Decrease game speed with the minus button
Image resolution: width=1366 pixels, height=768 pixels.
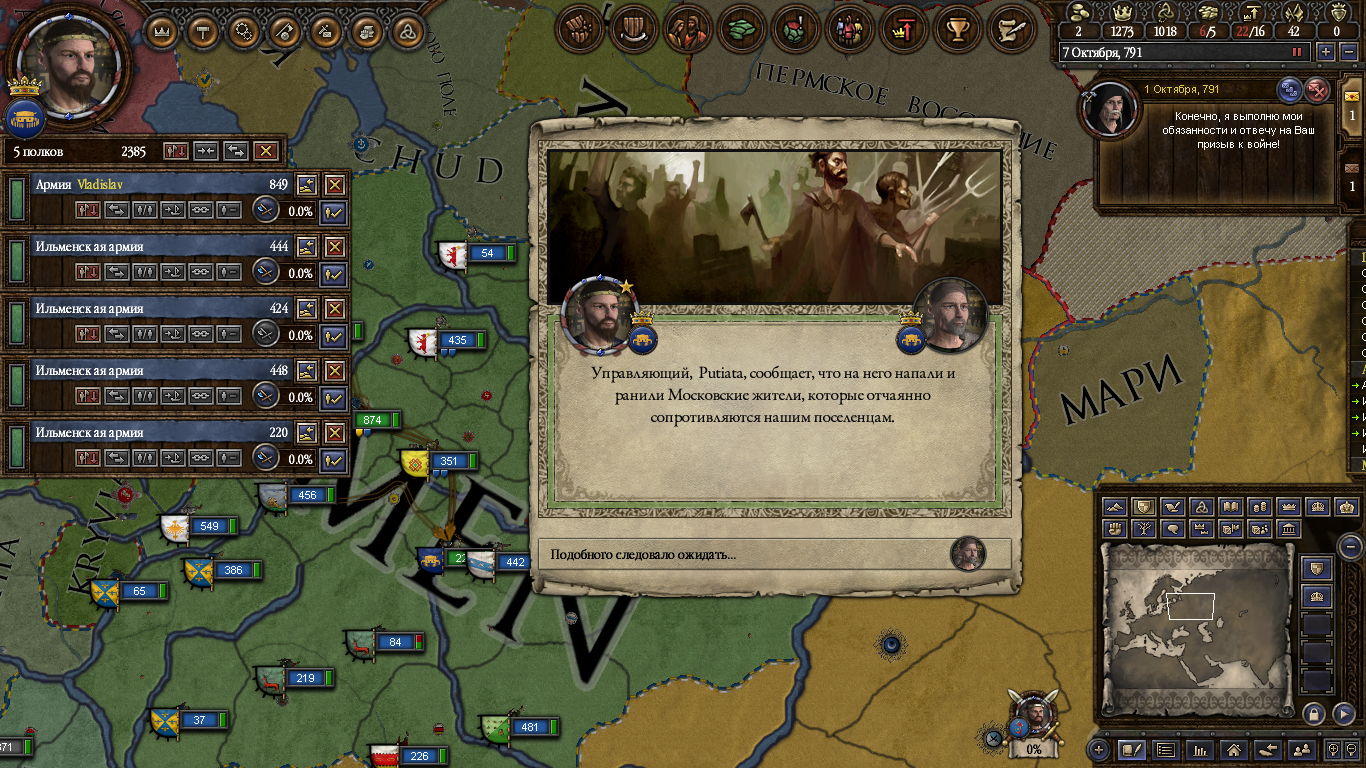point(1348,52)
